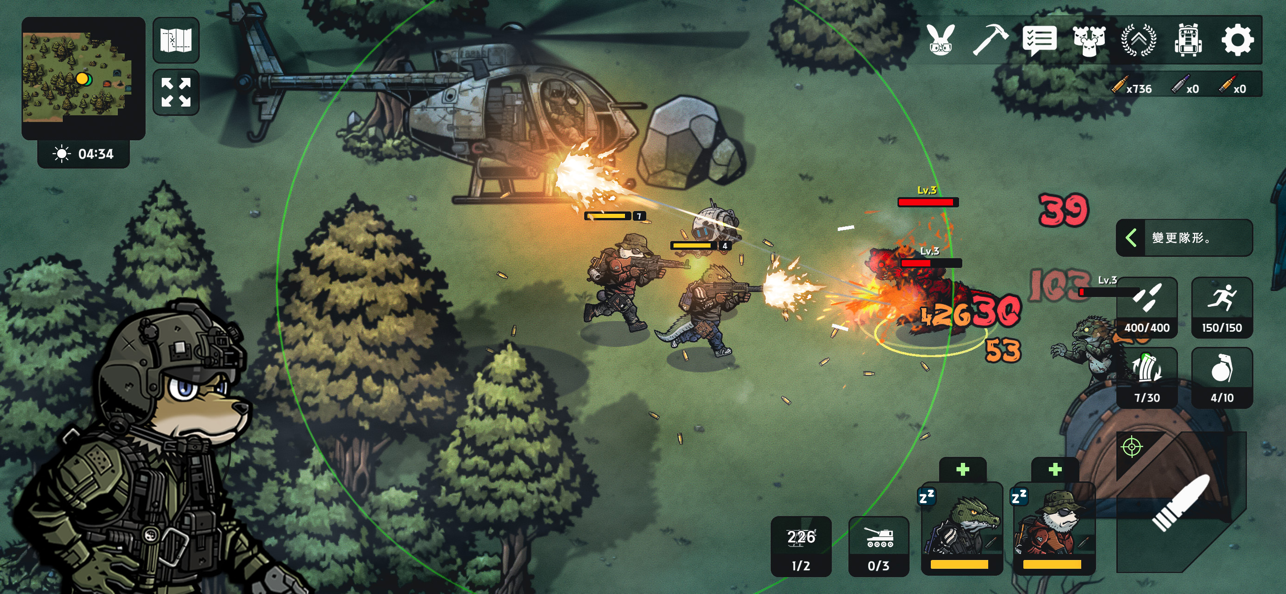Open the backpack inventory
The width and height of the screenshot is (1286, 594).
point(1188,40)
